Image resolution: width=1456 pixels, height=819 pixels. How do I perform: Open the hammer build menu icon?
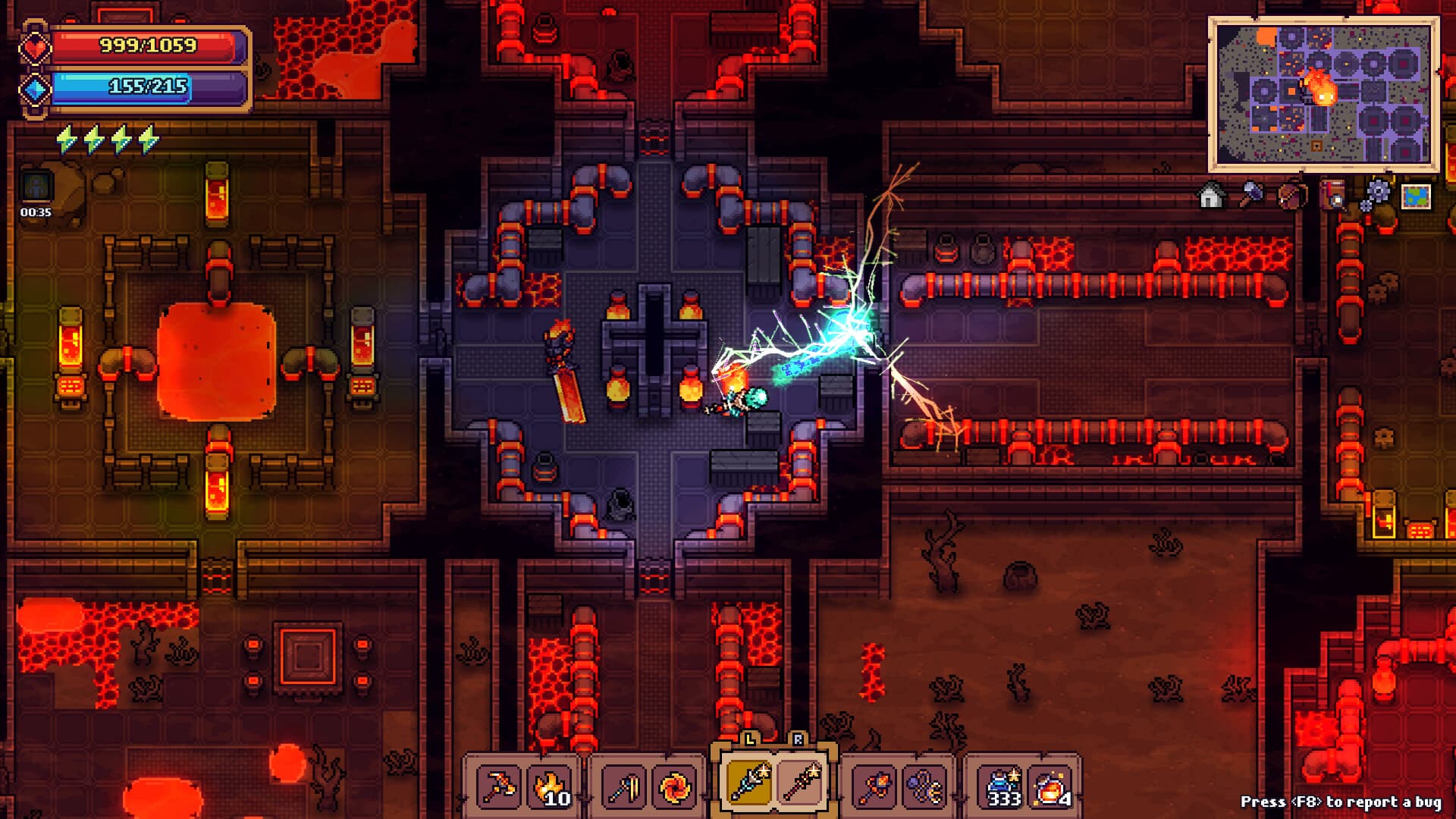pyautogui.click(x=1250, y=194)
